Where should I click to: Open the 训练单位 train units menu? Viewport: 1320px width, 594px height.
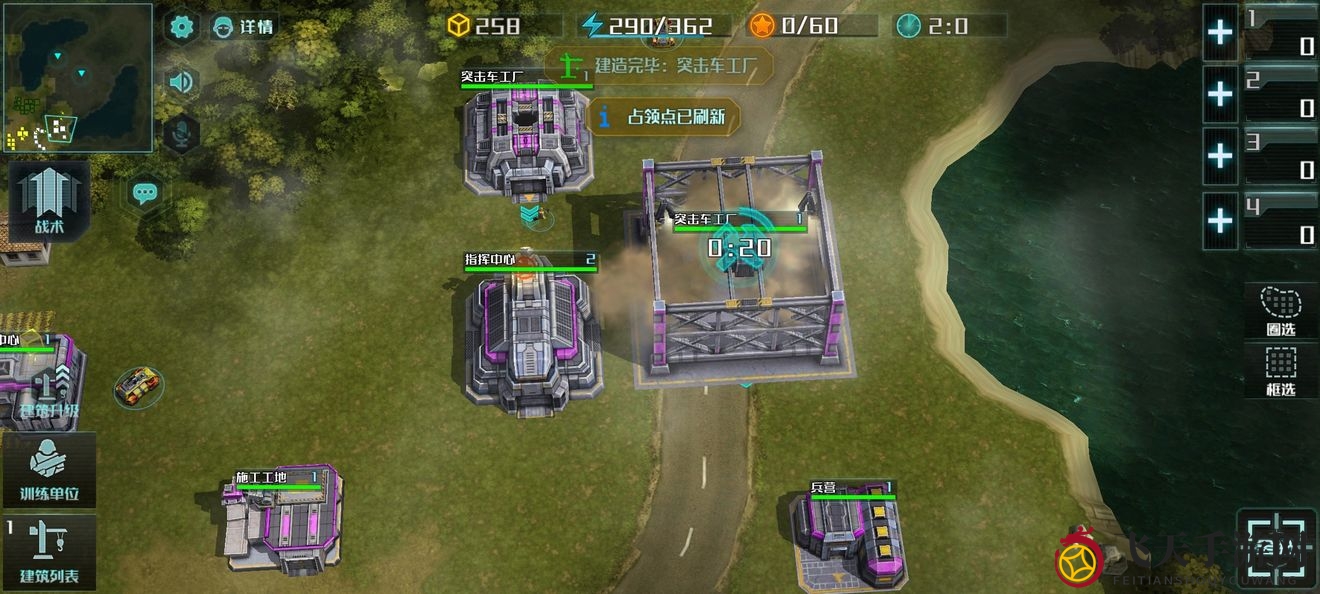[49, 471]
